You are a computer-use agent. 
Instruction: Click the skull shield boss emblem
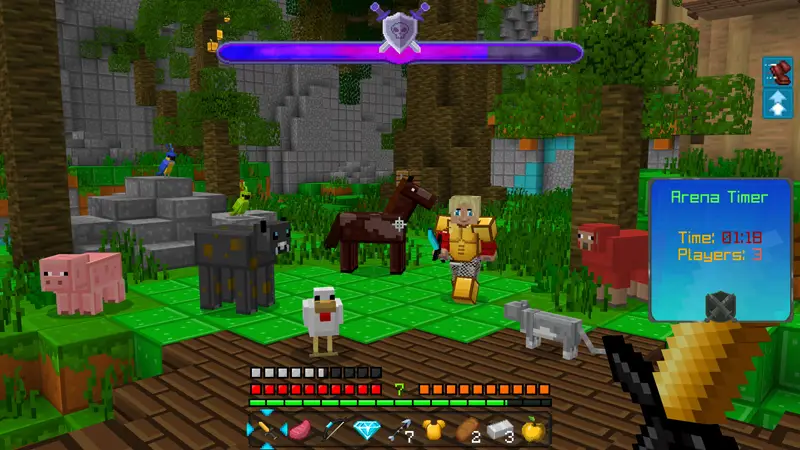point(398,30)
